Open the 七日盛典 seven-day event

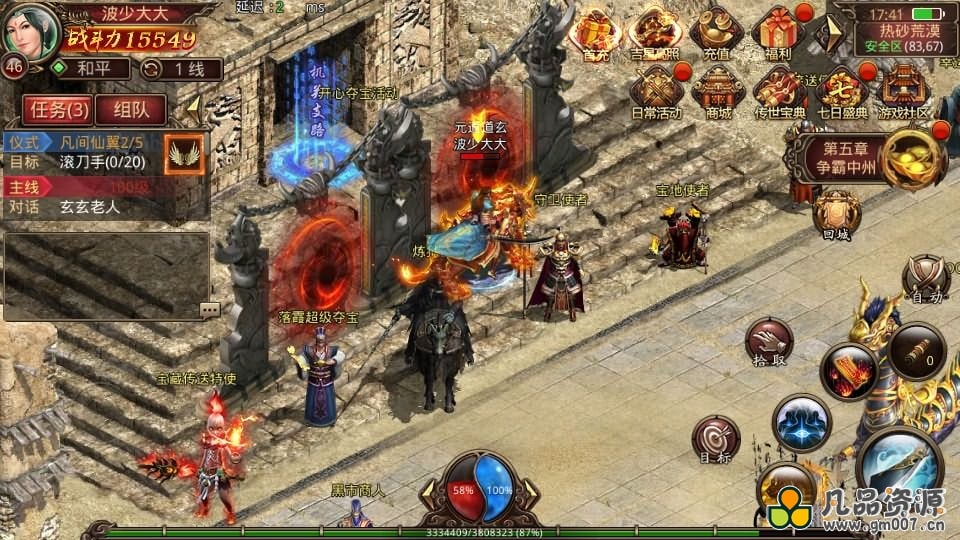click(x=841, y=92)
